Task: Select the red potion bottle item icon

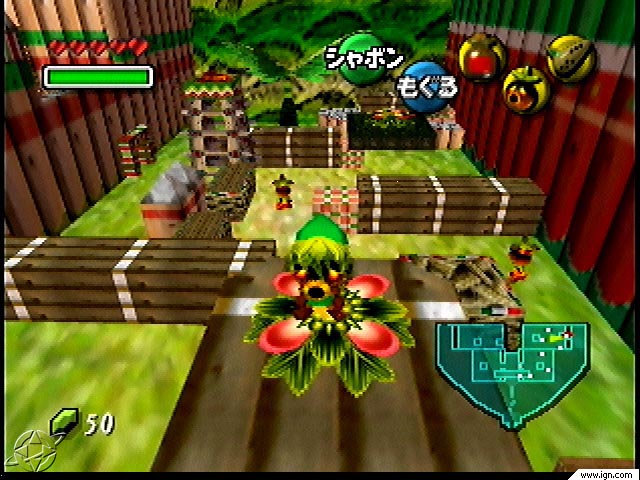Action: [x=480, y=58]
